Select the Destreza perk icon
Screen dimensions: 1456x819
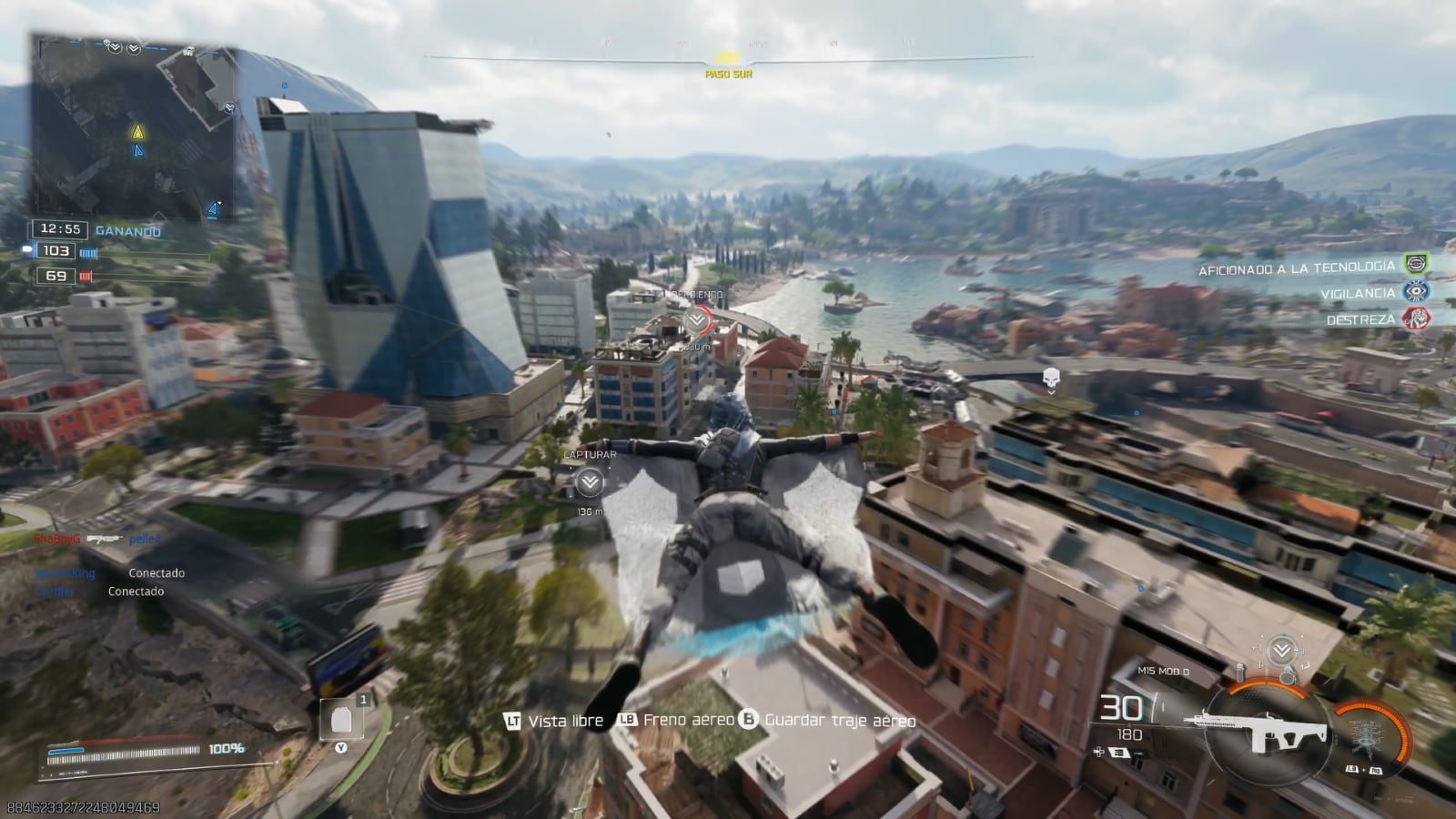tap(1416, 318)
